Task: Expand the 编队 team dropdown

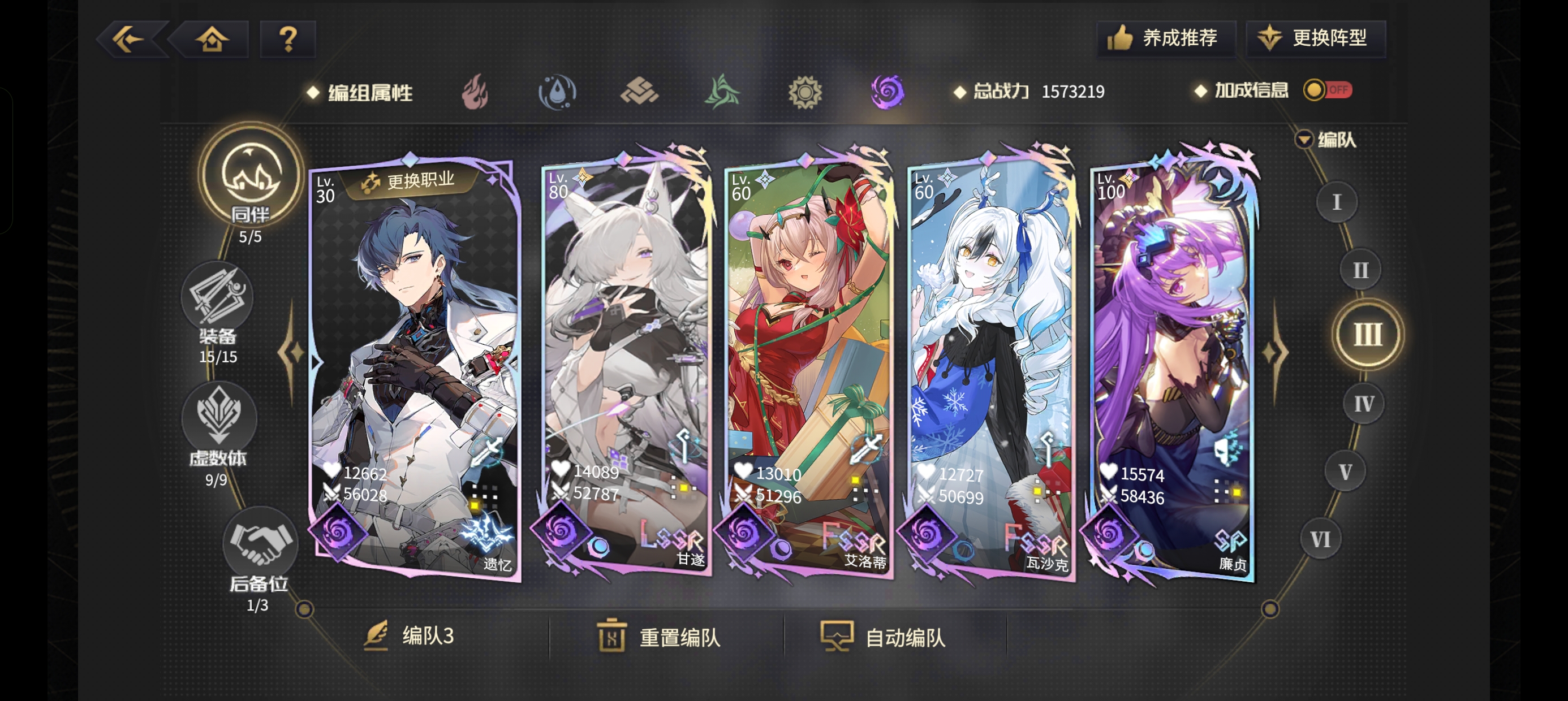Action: click(1325, 140)
